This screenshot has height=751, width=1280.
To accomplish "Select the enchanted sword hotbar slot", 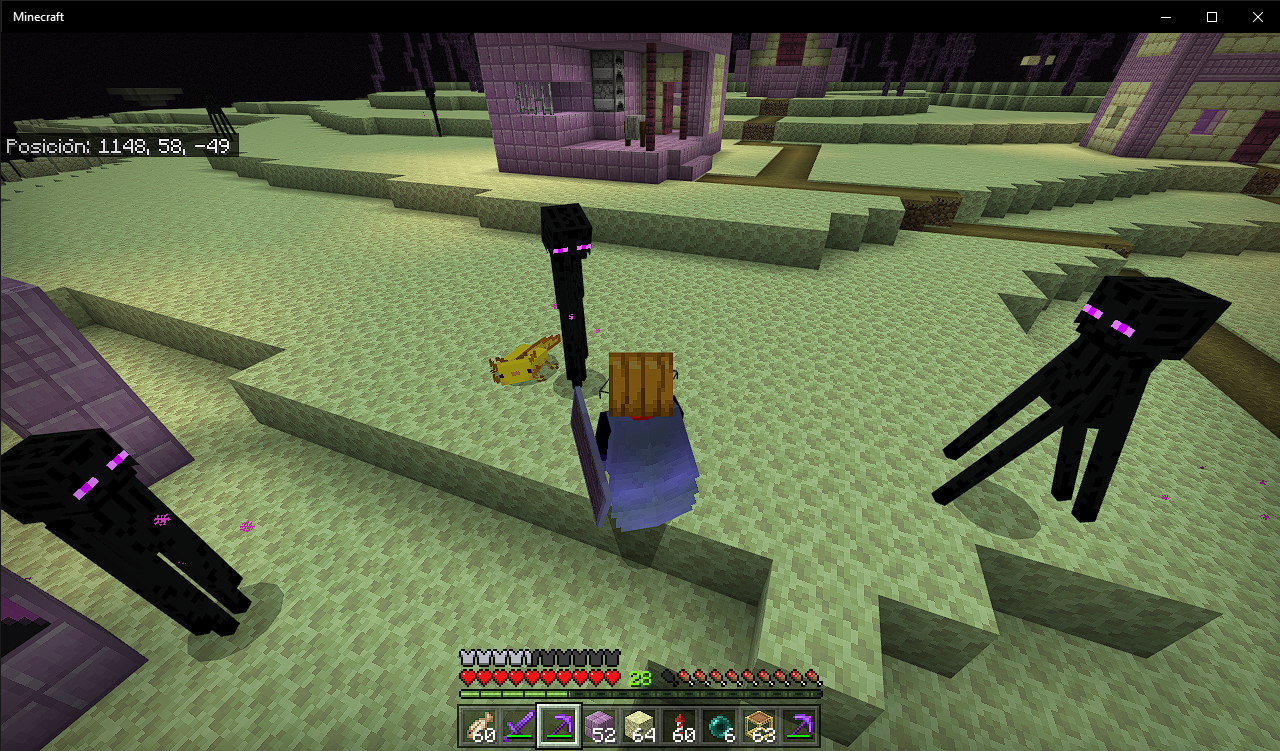I will click(520, 726).
